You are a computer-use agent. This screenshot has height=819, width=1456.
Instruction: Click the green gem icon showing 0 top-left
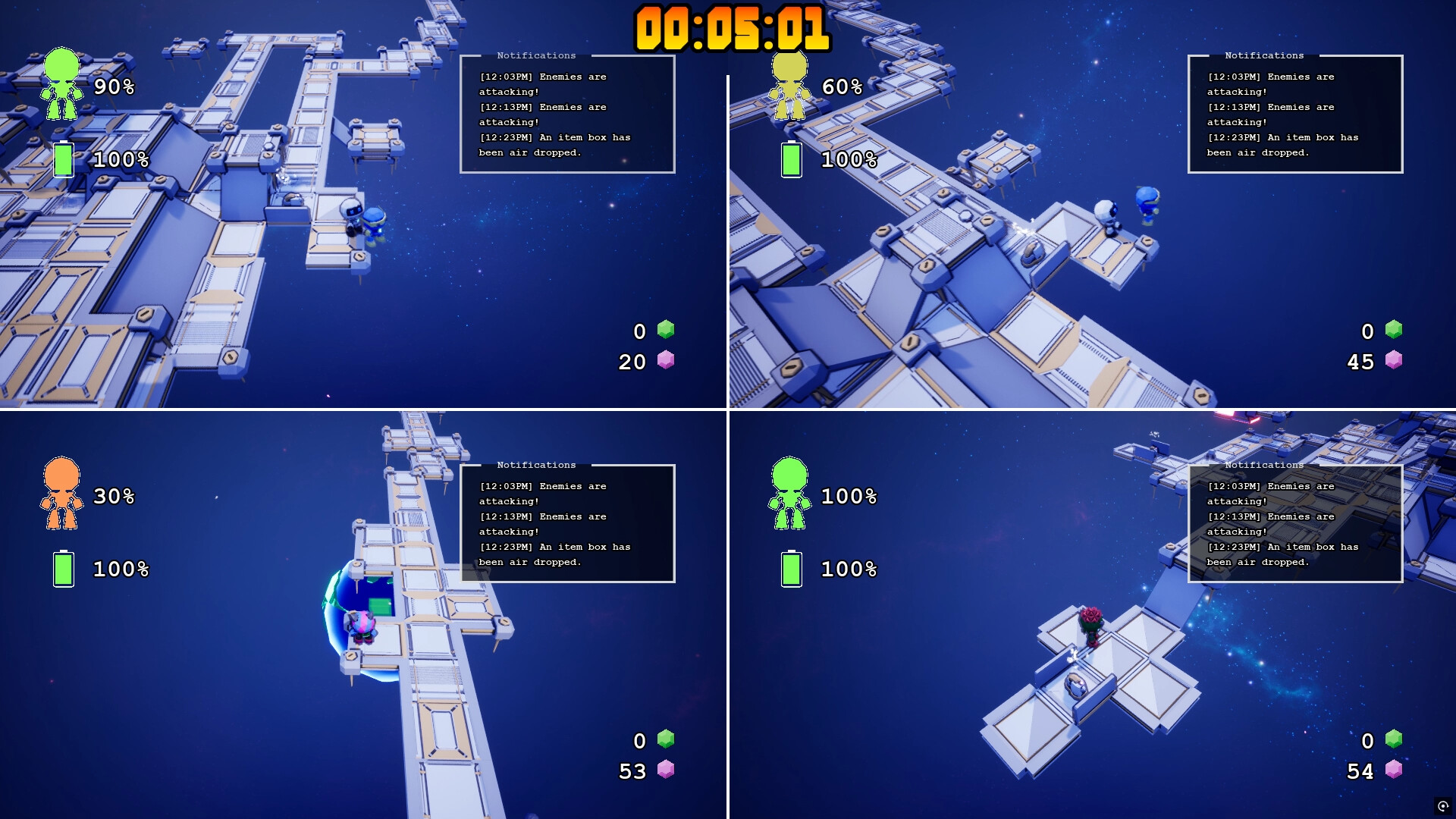pyautogui.click(x=666, y=331)
